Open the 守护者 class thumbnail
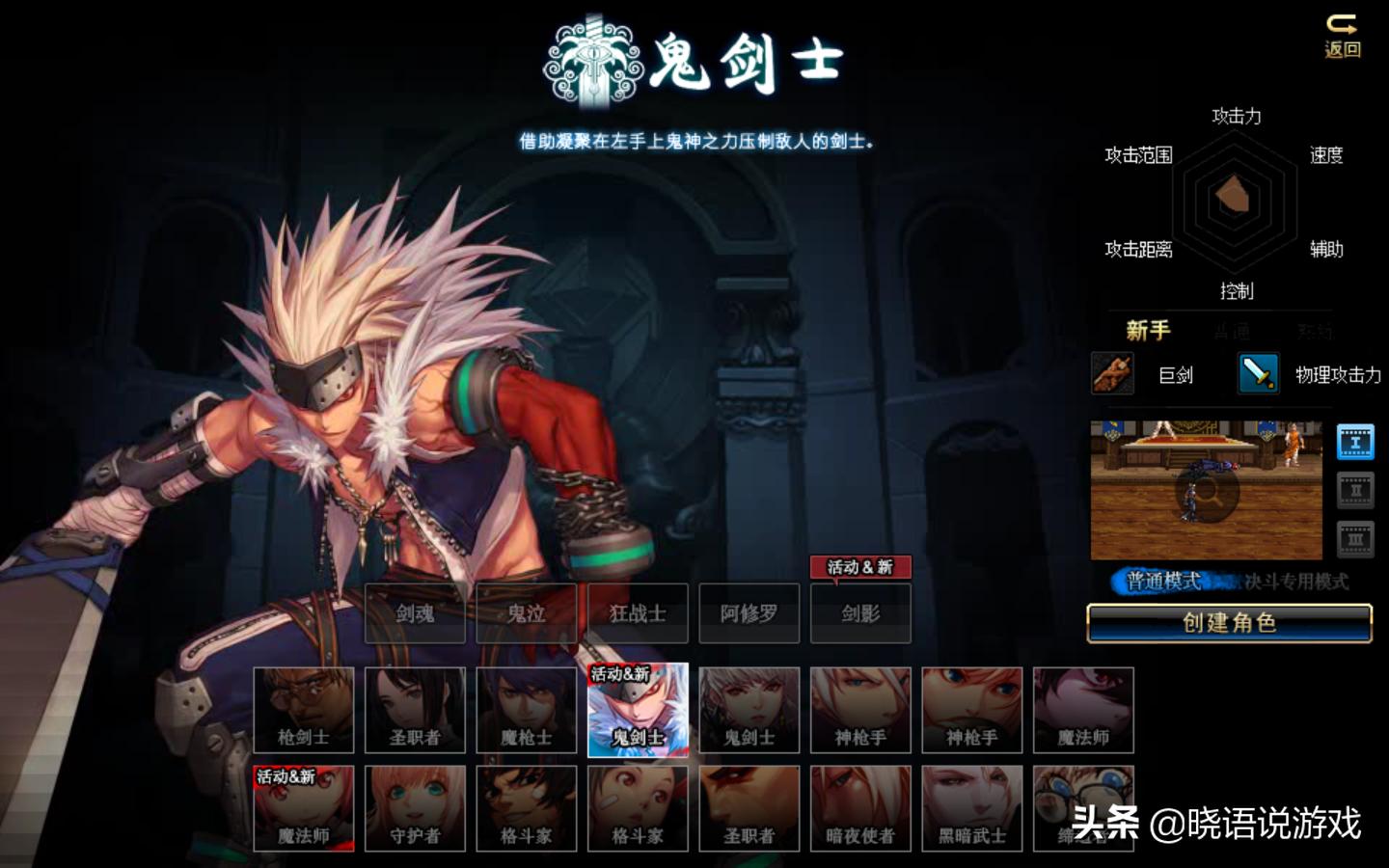 pos(416,810)
